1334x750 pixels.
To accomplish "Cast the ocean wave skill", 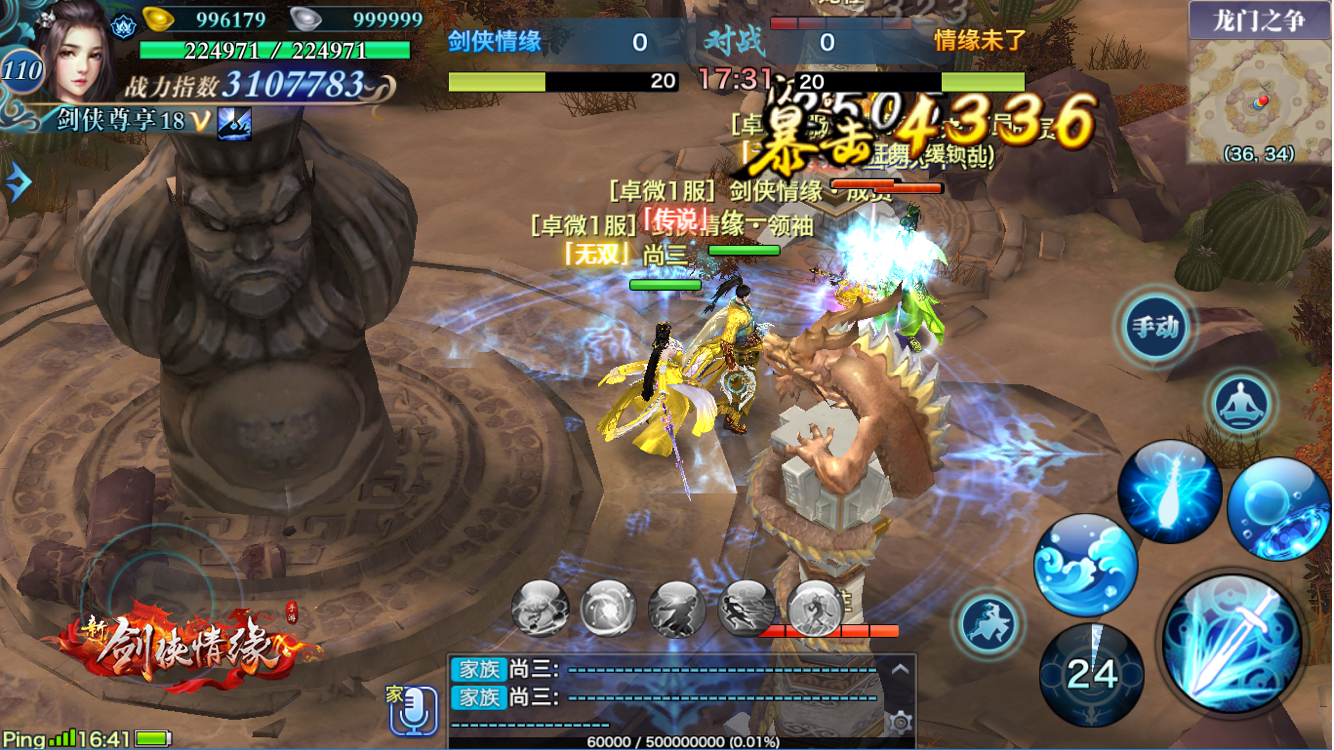I will pos(1085,565).
